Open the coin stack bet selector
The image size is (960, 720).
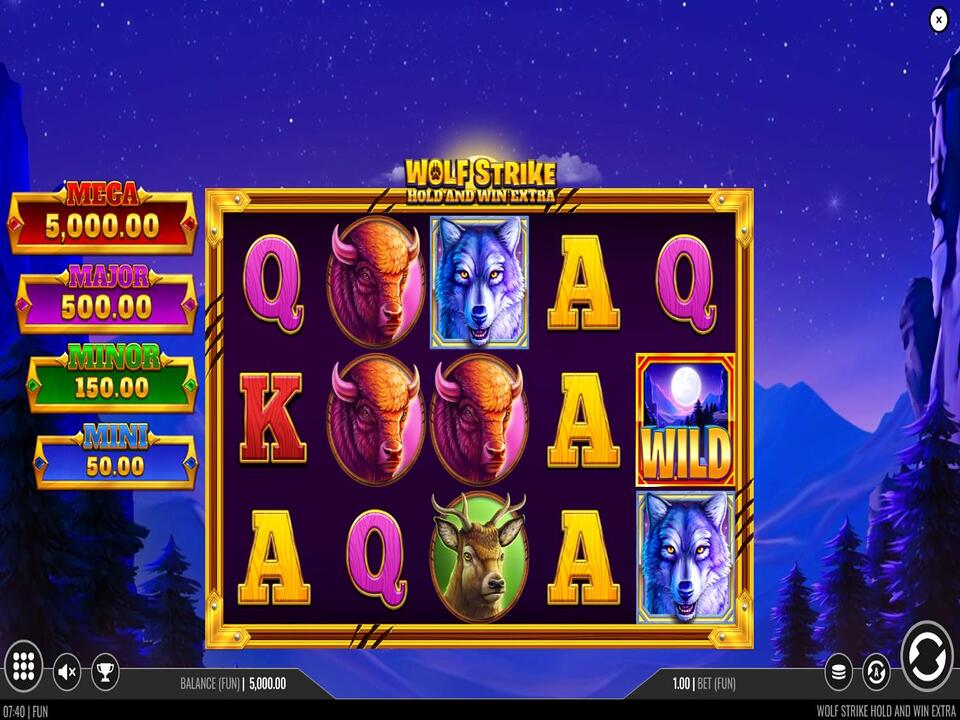[x=838, y=671]
